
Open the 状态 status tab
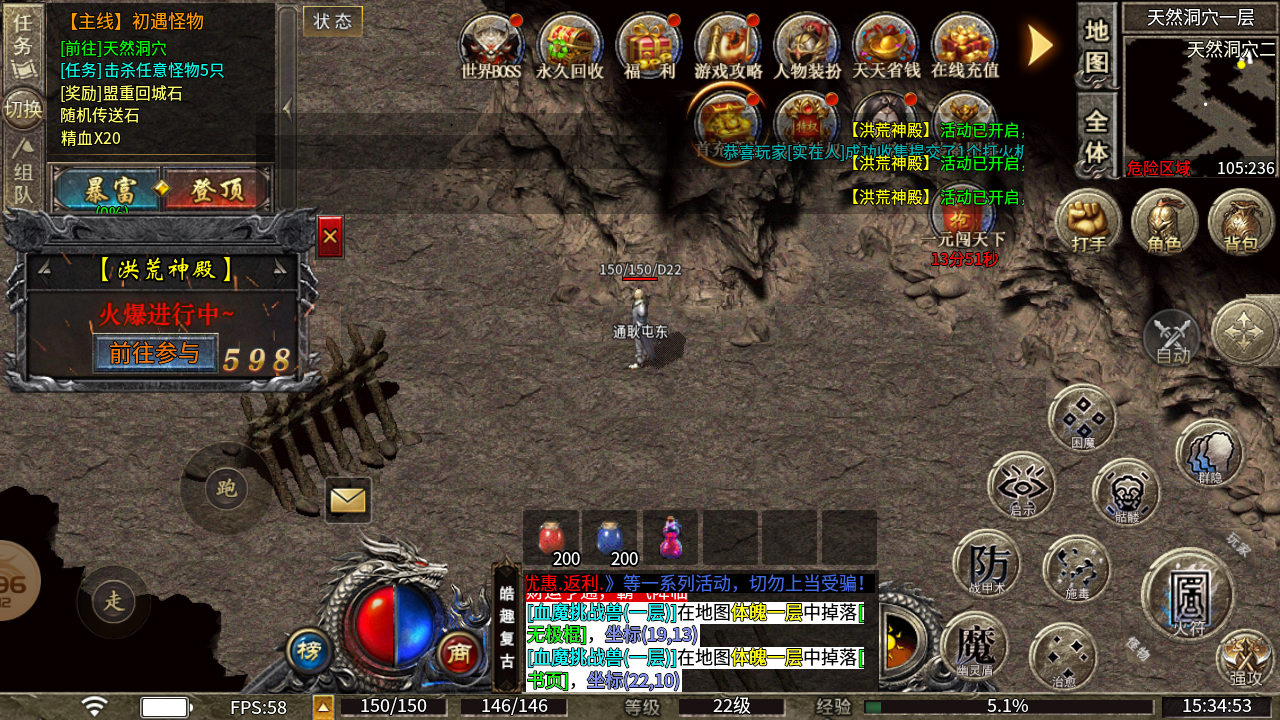332,21
